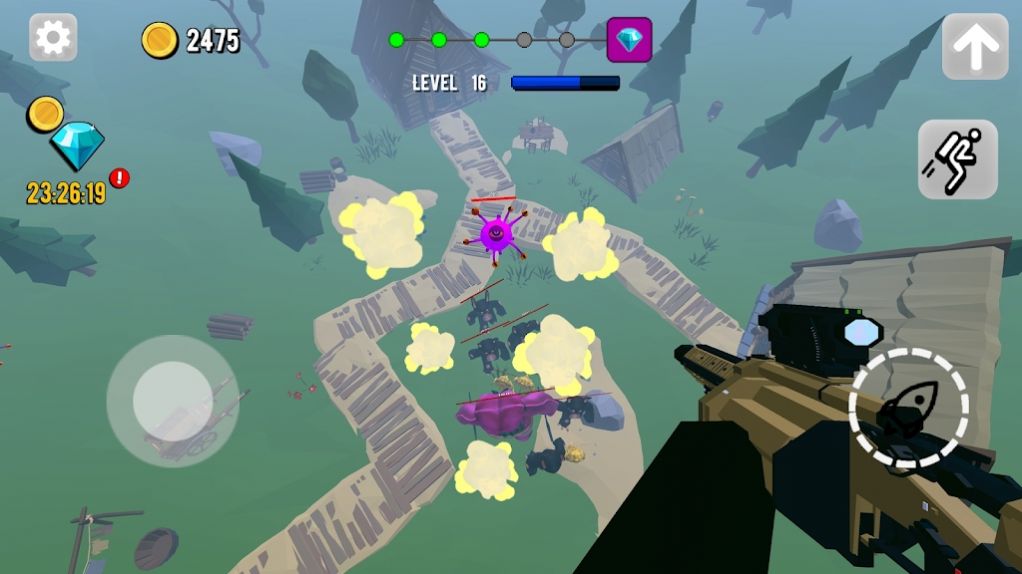Viewport: 1022px width, 574px height.
Task: Select the purple diamond level reward
Action: (x=629, y=40)
